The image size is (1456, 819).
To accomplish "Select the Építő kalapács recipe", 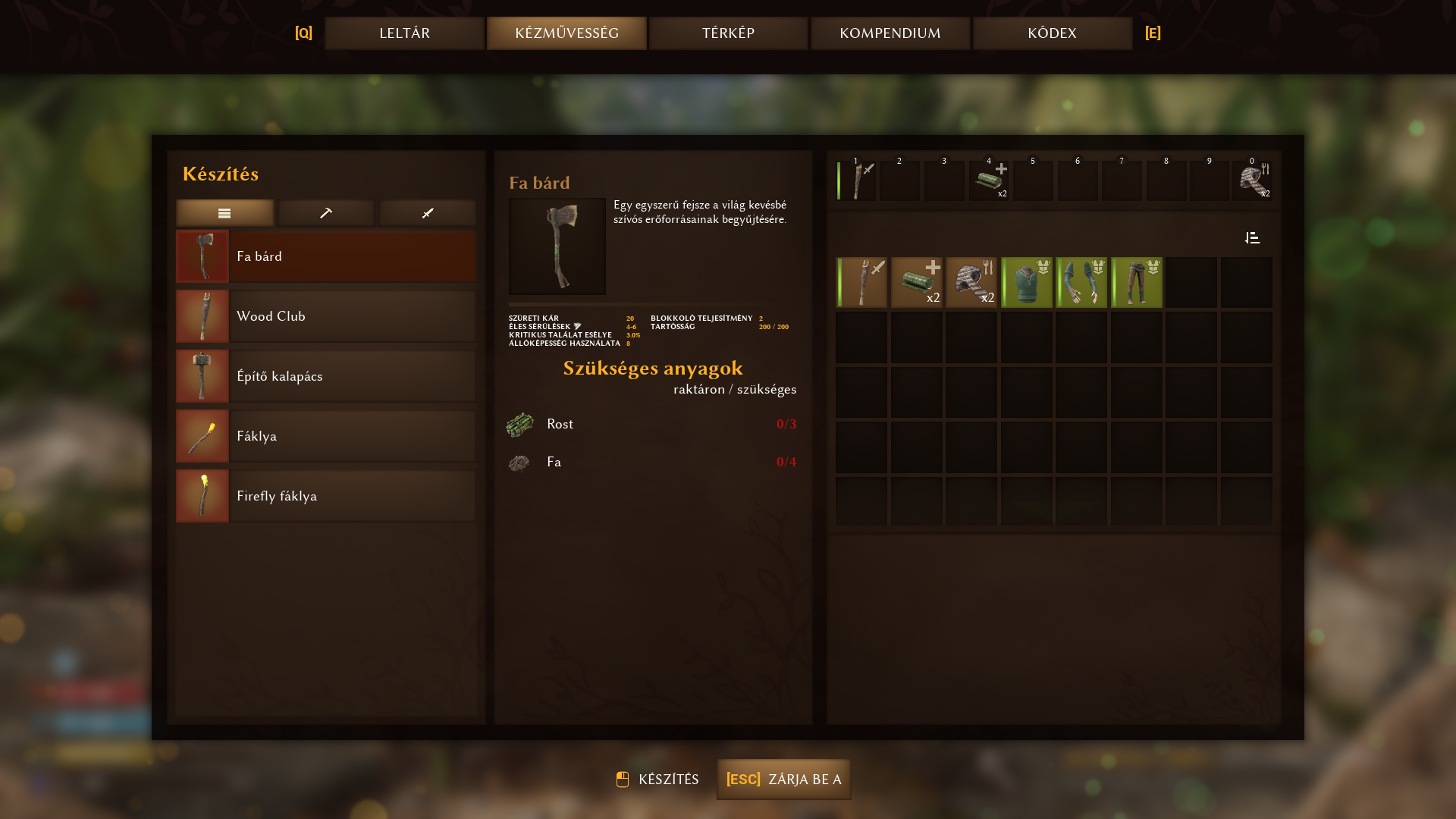I will pyautogui.click(x=326, y=376).
